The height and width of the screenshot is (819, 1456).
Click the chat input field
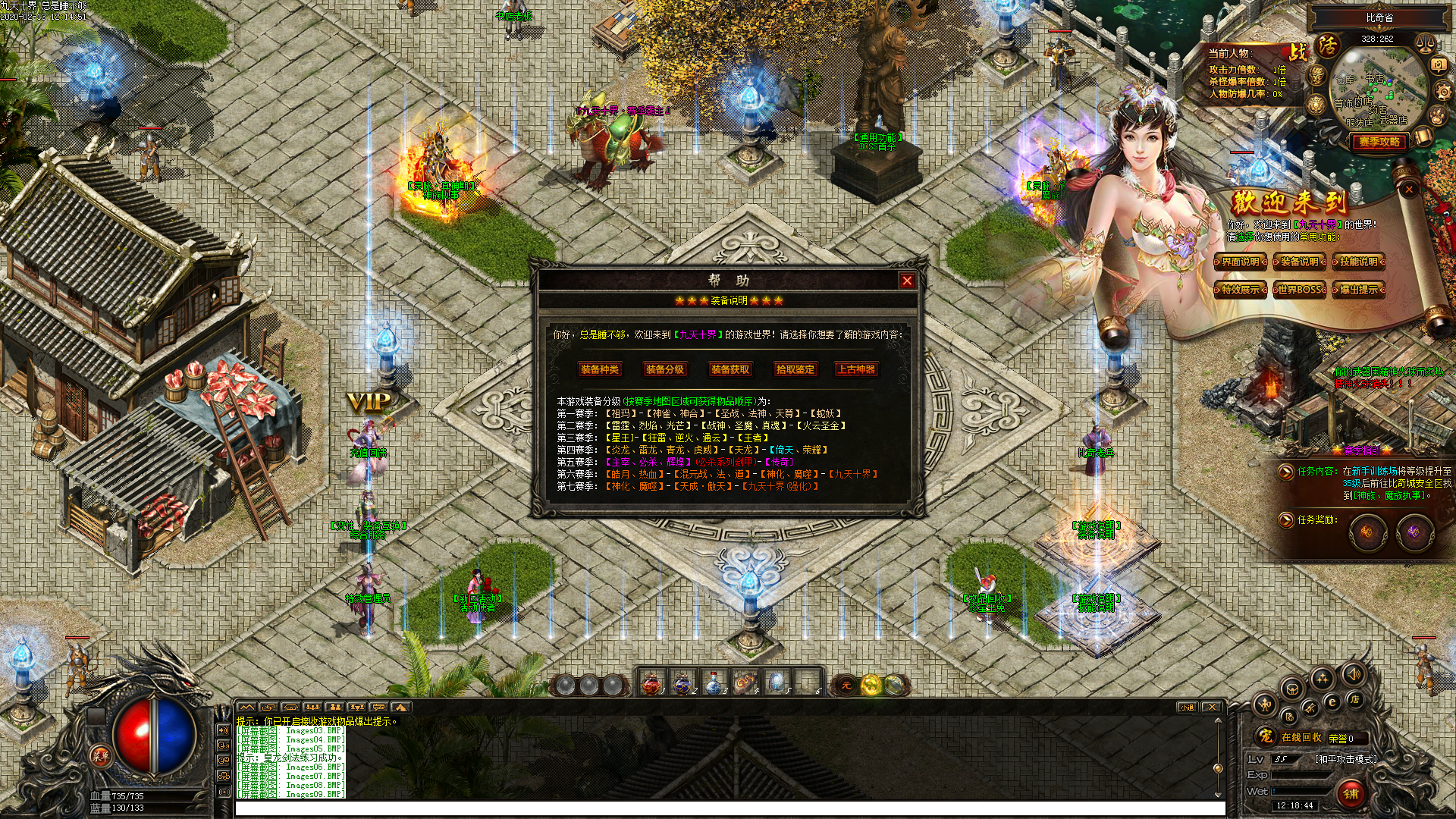(x=728, y=808)
